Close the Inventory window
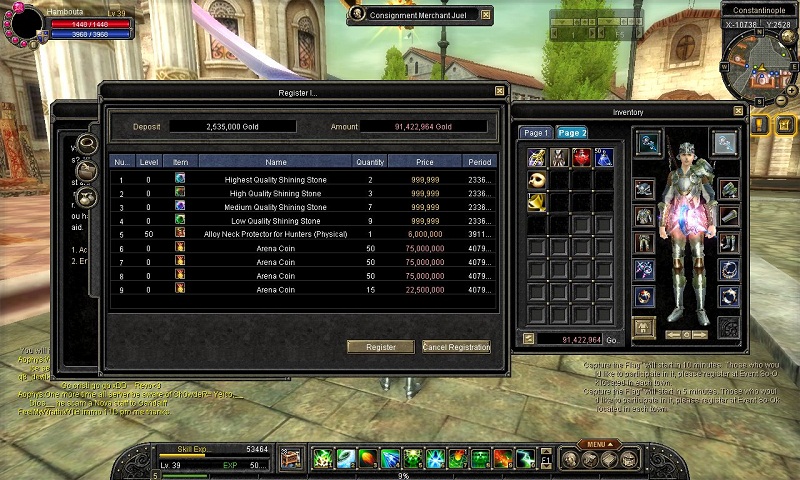Viewport: 800px width, 480px height. click(738, 112)
